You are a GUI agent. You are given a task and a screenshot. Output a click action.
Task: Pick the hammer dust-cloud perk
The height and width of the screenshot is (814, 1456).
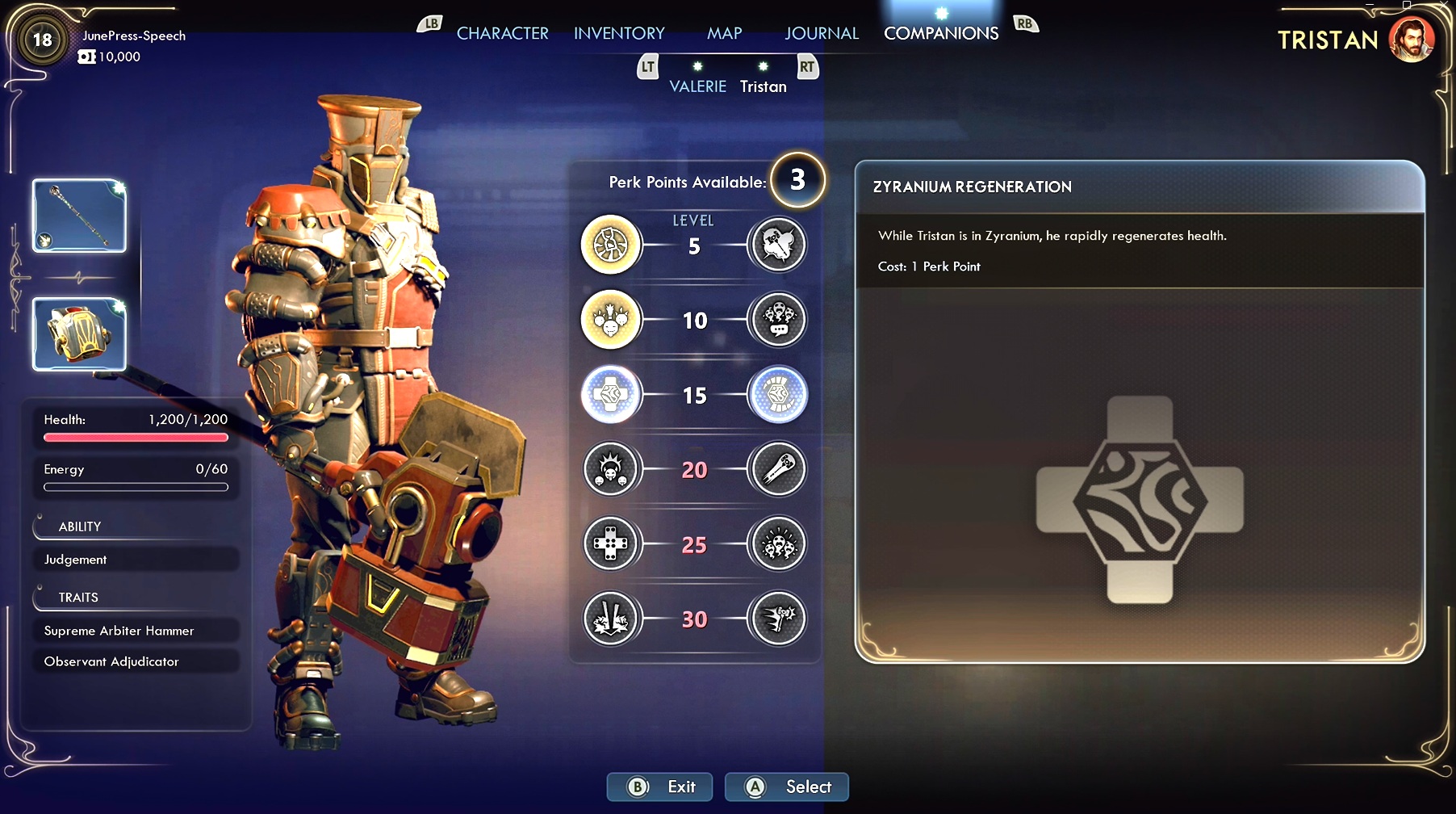point(777,245)
